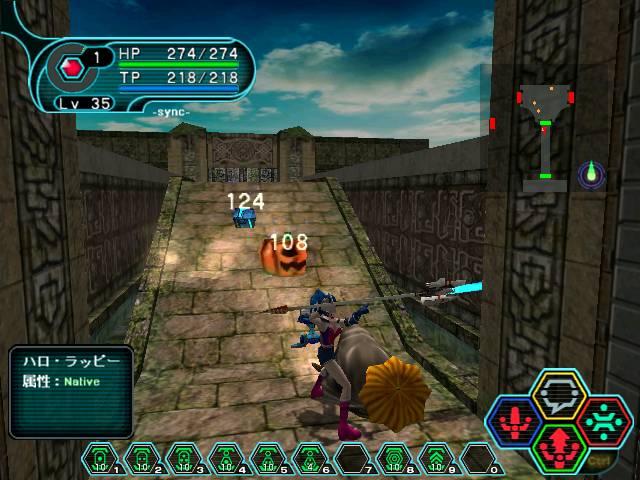Viewport: 640px width, 480px height.
Task: Click the area minimap
Action: (x=544, y=135)
